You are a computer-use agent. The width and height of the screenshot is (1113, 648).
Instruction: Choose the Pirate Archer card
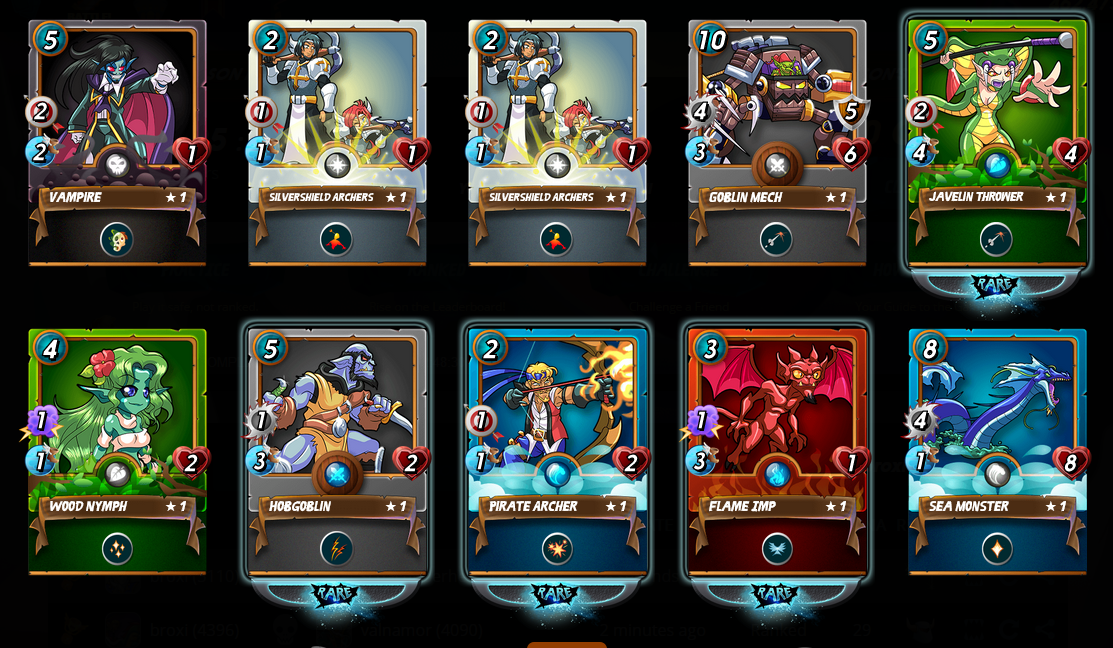pos(557,420)
